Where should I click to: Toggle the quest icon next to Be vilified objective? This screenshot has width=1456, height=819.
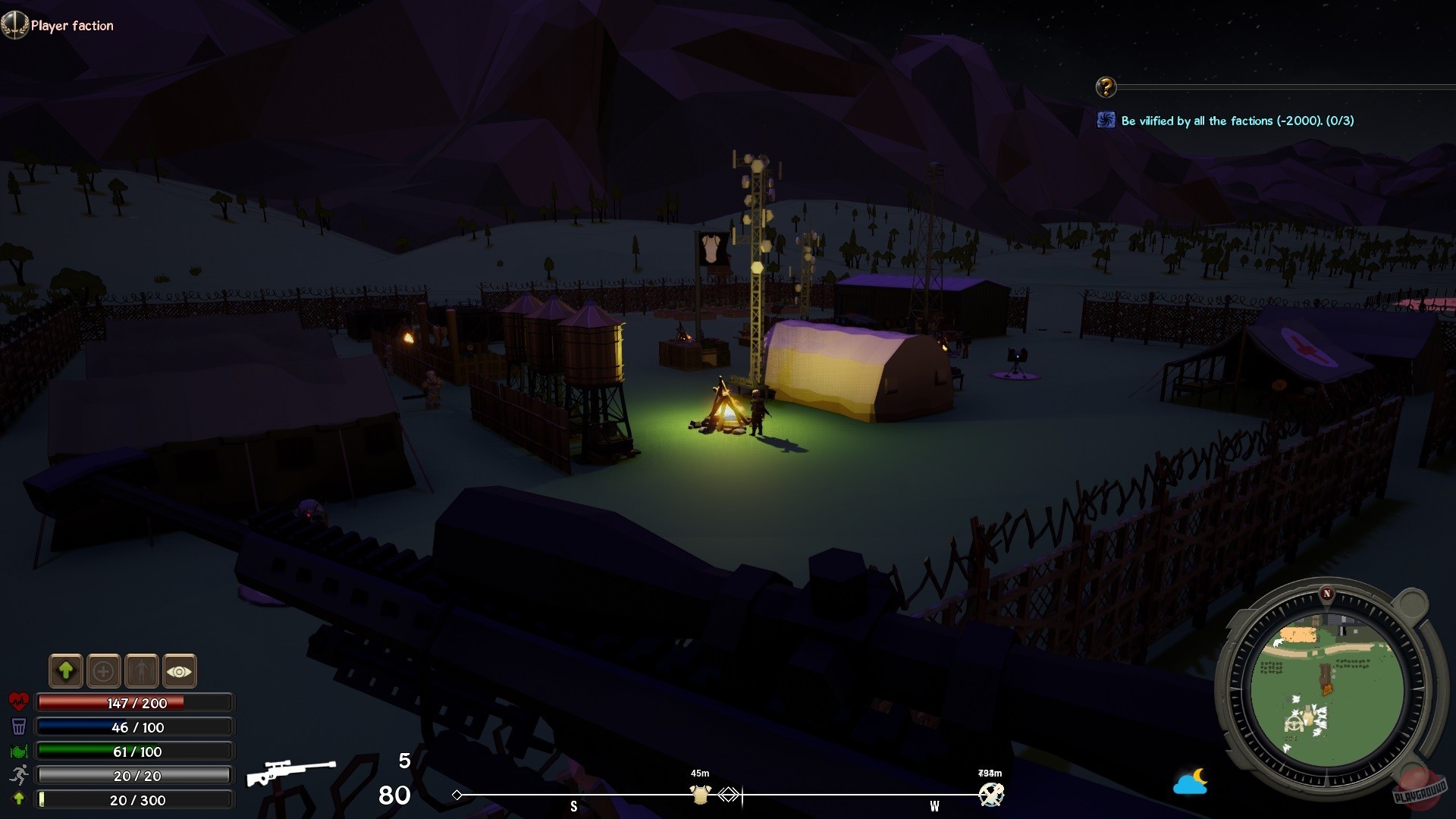click(1107, 119)
